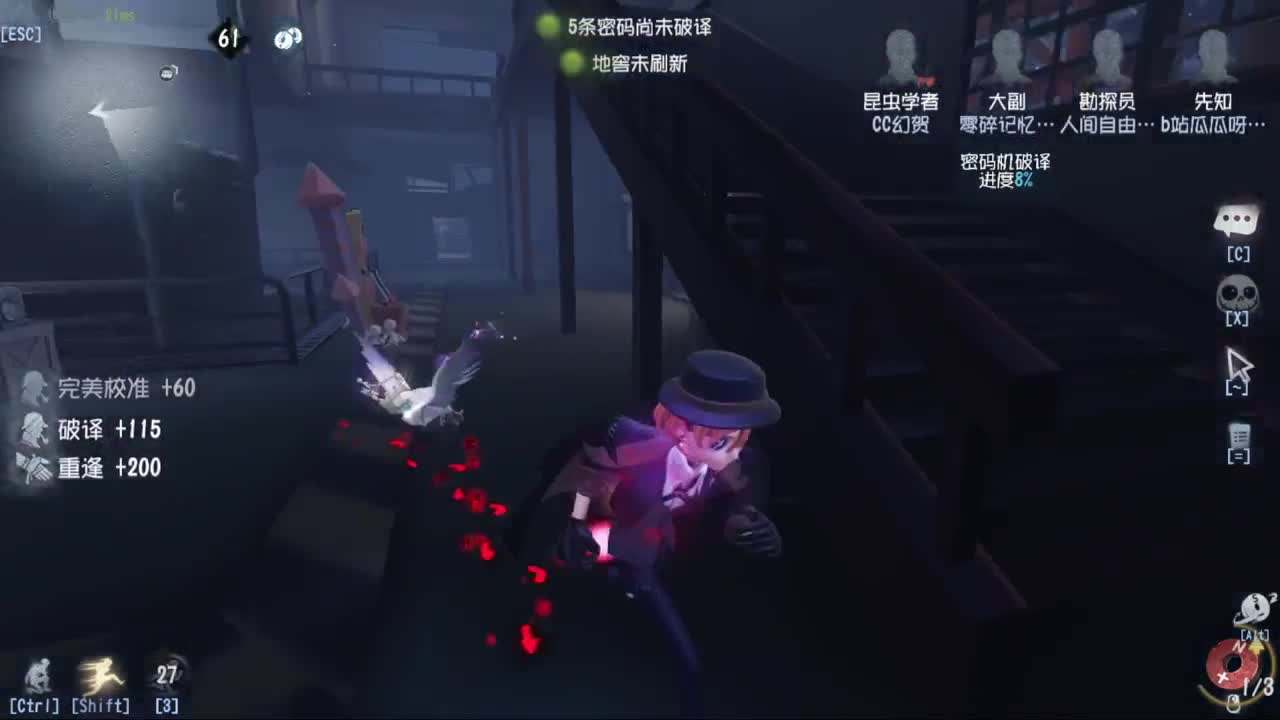This screenshot has height=720, width=1280.
Task: Trigger the sprint running-figure icon
Action: [100, 676]
